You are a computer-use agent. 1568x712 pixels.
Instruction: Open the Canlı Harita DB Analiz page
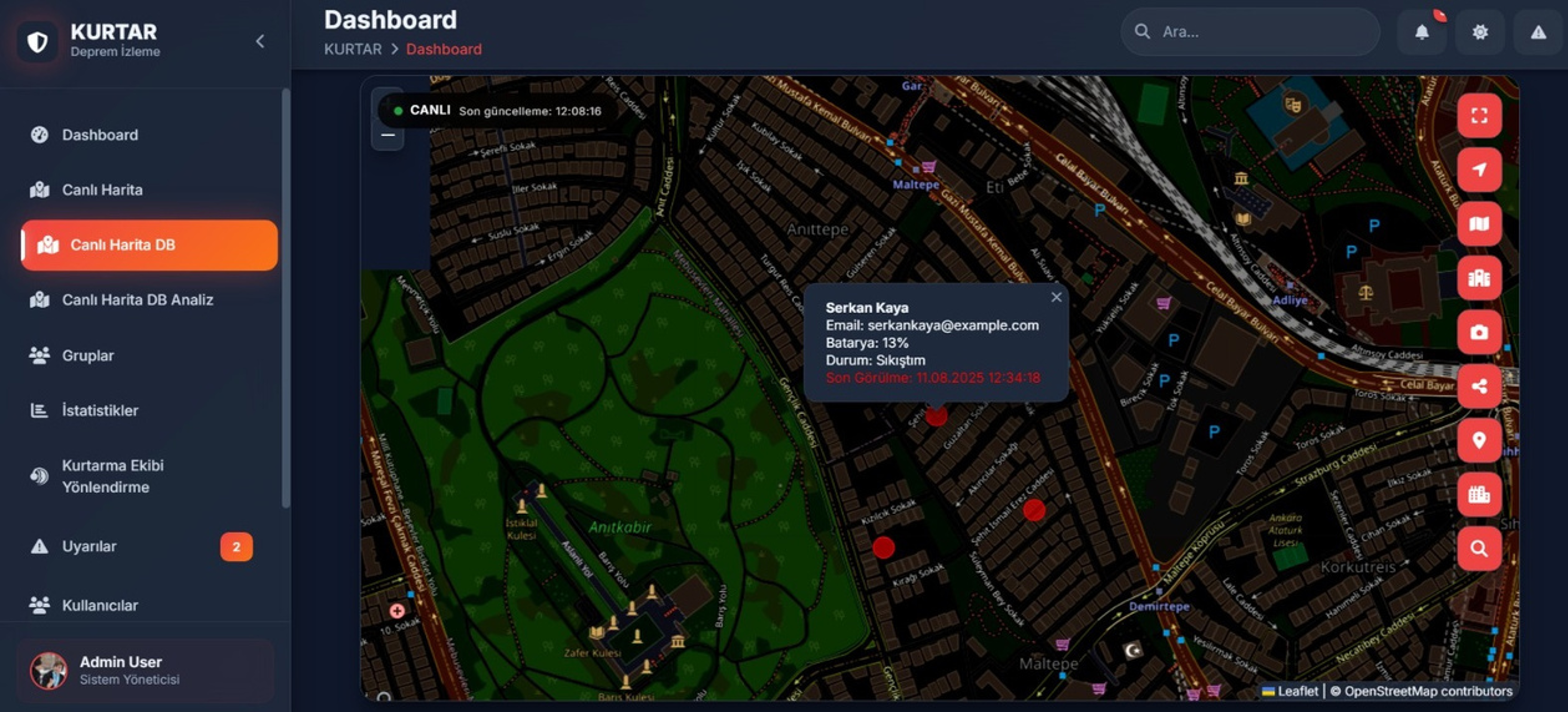coord(137,300)
